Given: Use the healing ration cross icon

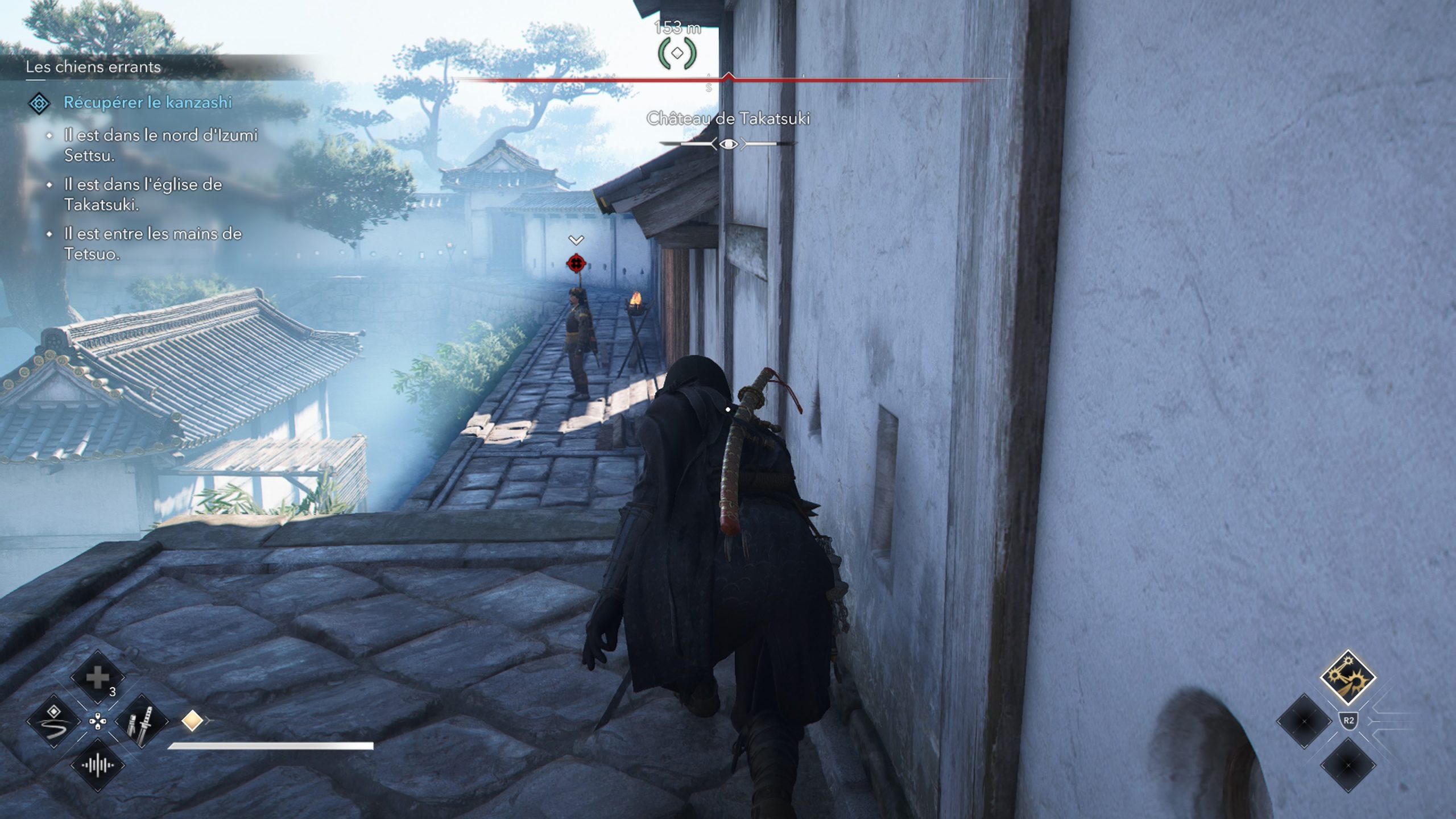Looking at the screenshot, I should coord(97,677).
